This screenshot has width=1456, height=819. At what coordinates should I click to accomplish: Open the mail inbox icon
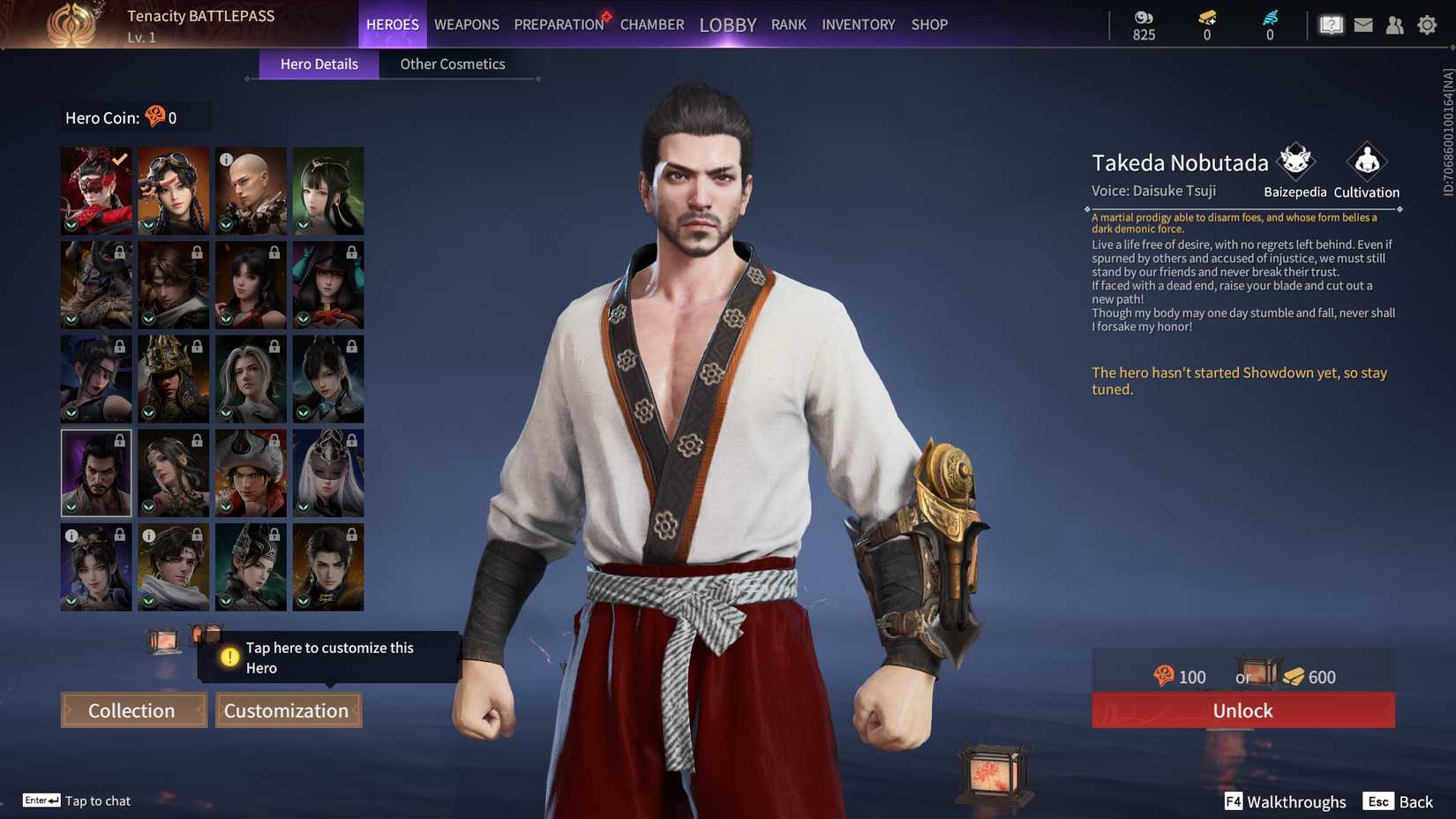[x=1362, y=25]
